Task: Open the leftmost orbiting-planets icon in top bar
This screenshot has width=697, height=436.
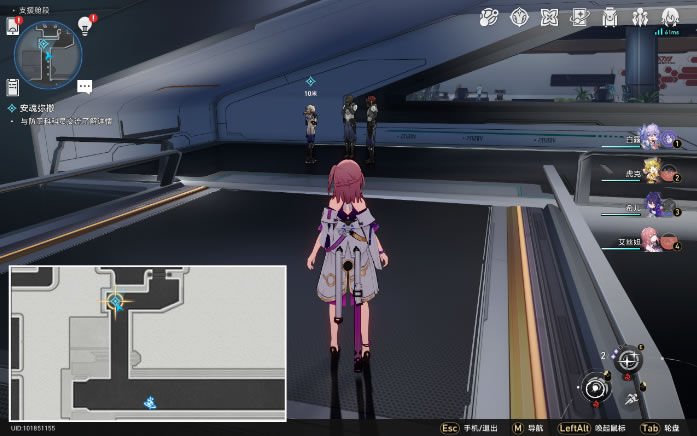Action: point(490,16)
